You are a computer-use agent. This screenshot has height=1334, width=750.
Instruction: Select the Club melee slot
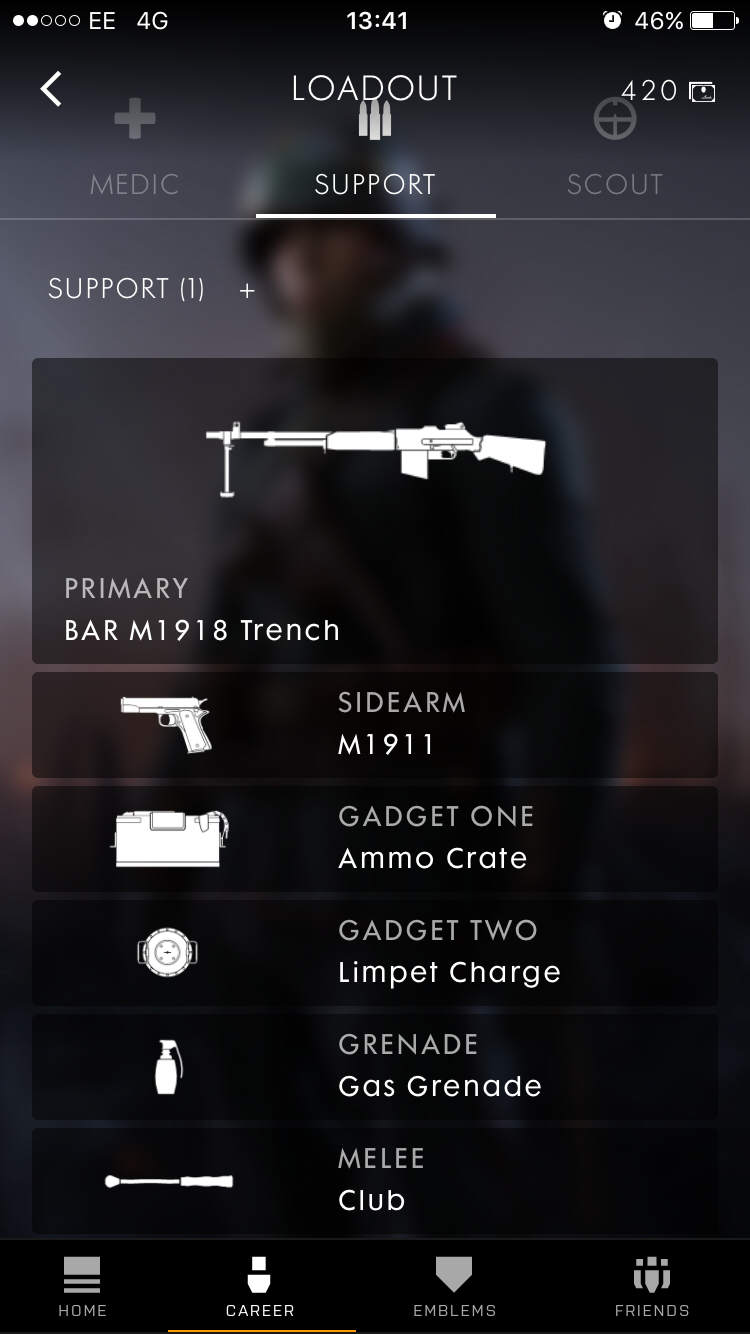pyautogui.click(x=375, y=1180)
